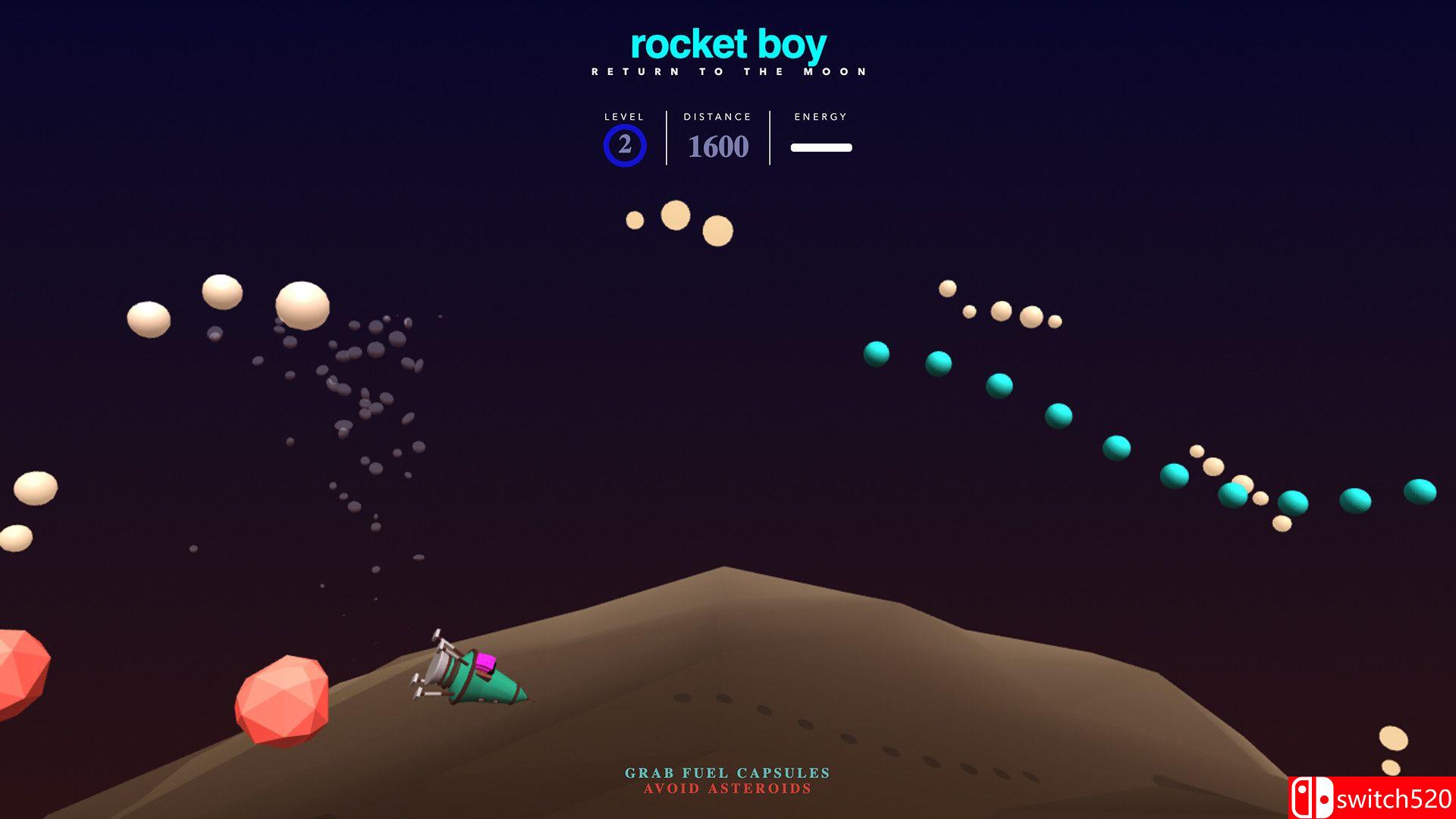Click the RETURN TO THE MOON subtitle
1456x819 pixels.
(x=728, y=71)
